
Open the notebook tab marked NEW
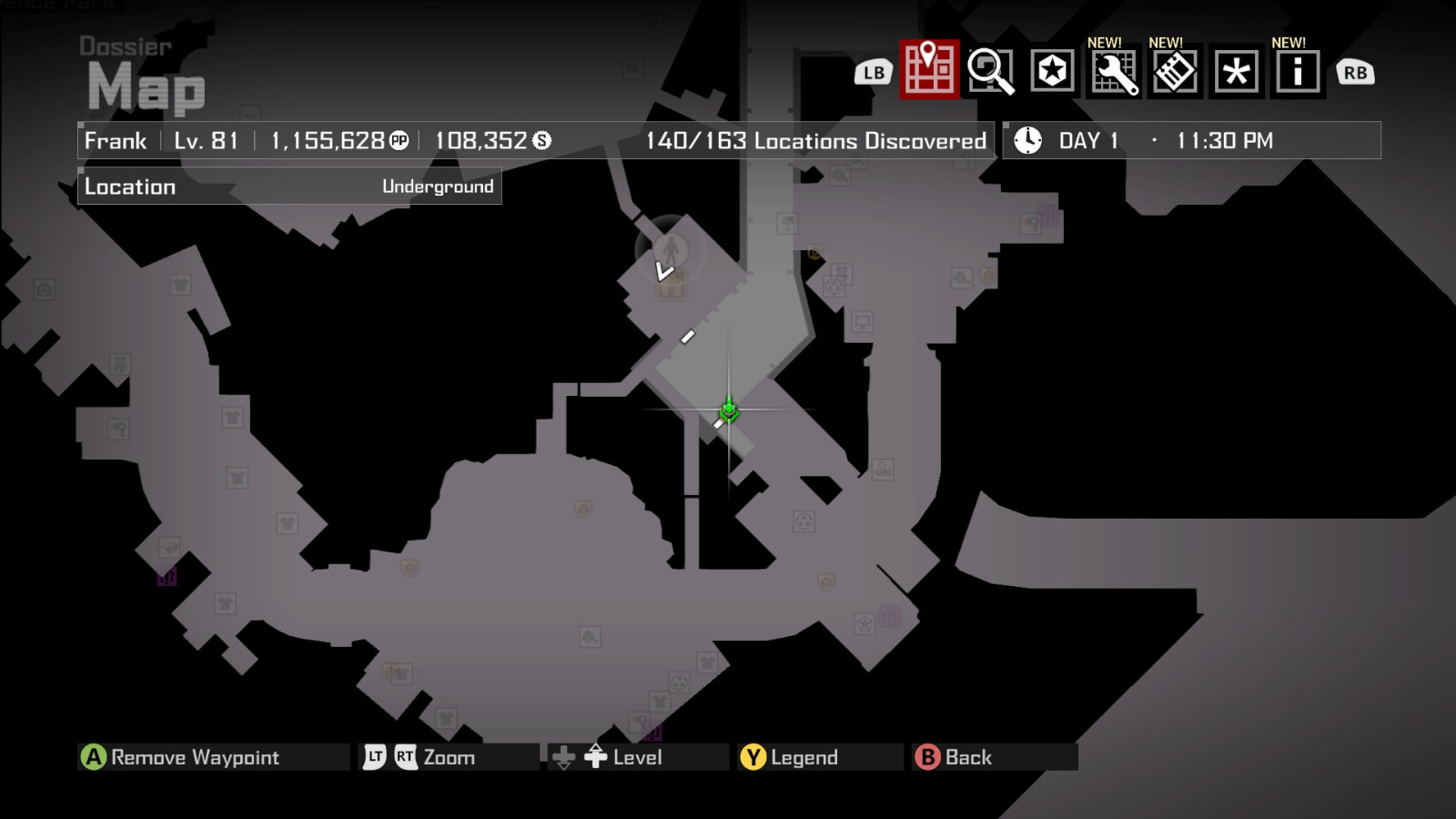point(1173,72)
